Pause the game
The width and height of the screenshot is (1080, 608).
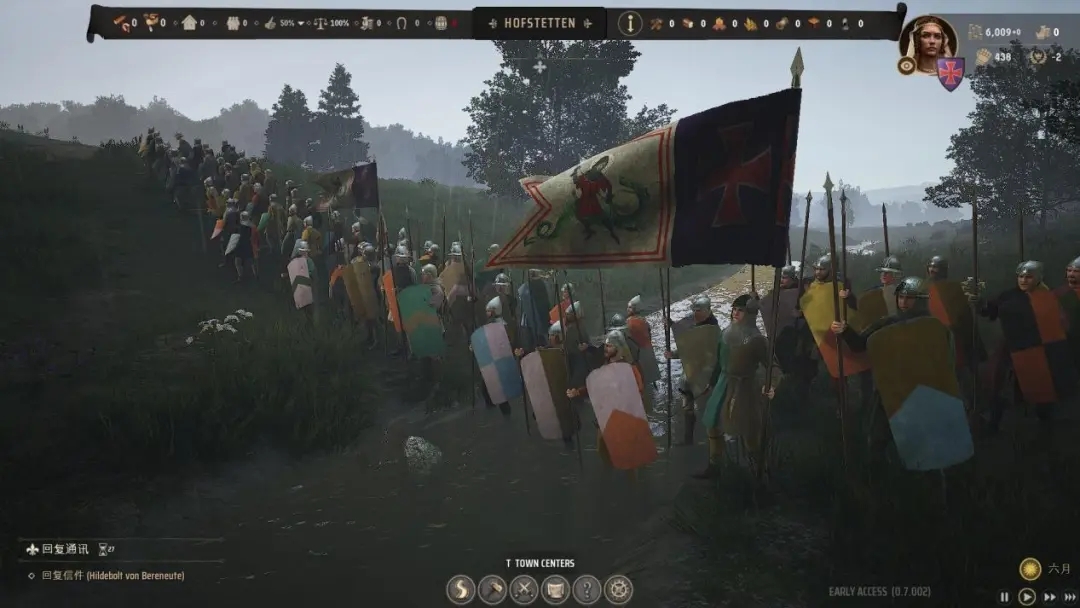click(1005, 597)
